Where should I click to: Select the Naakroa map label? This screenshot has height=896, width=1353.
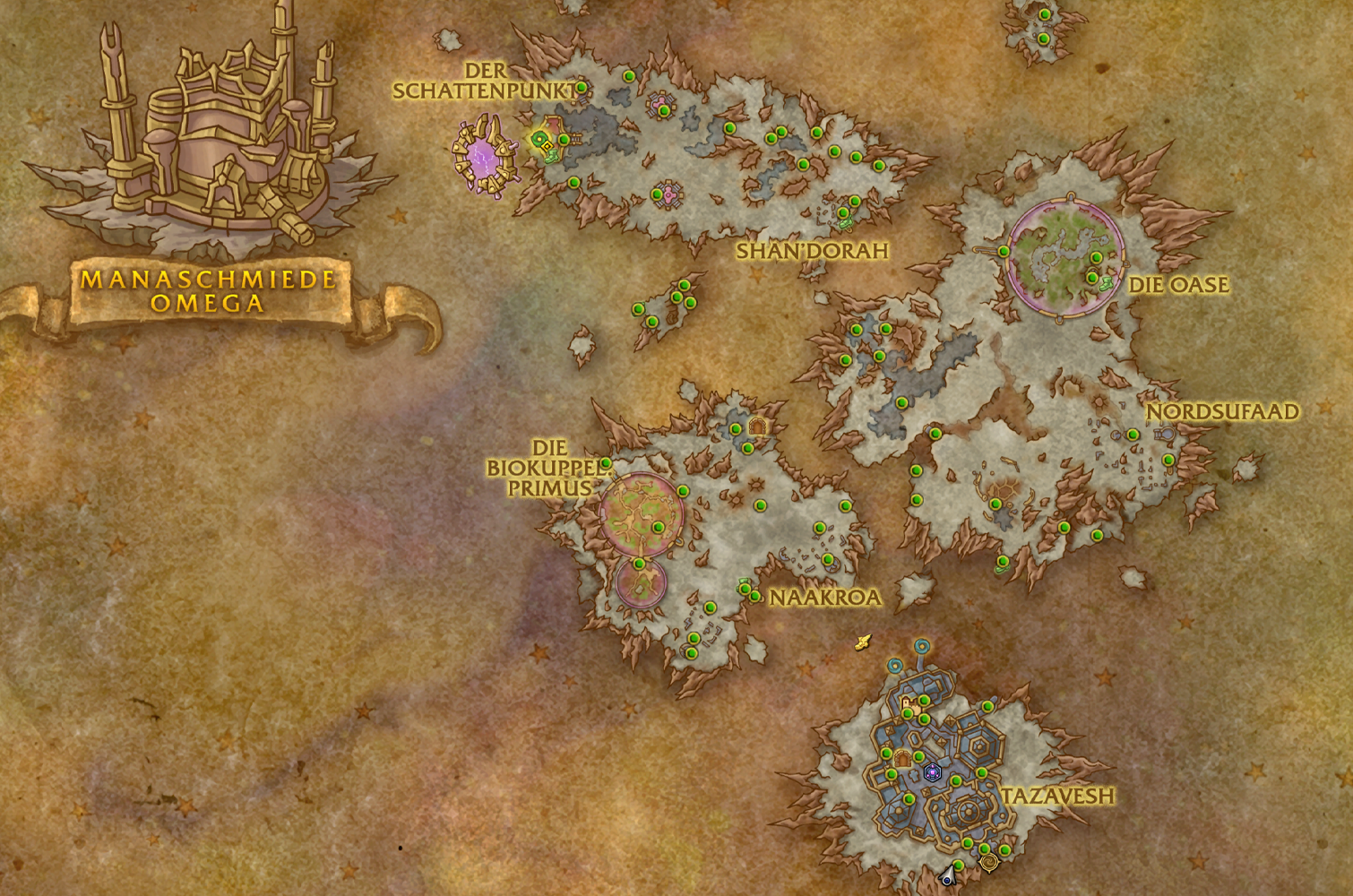coord(825,598)
